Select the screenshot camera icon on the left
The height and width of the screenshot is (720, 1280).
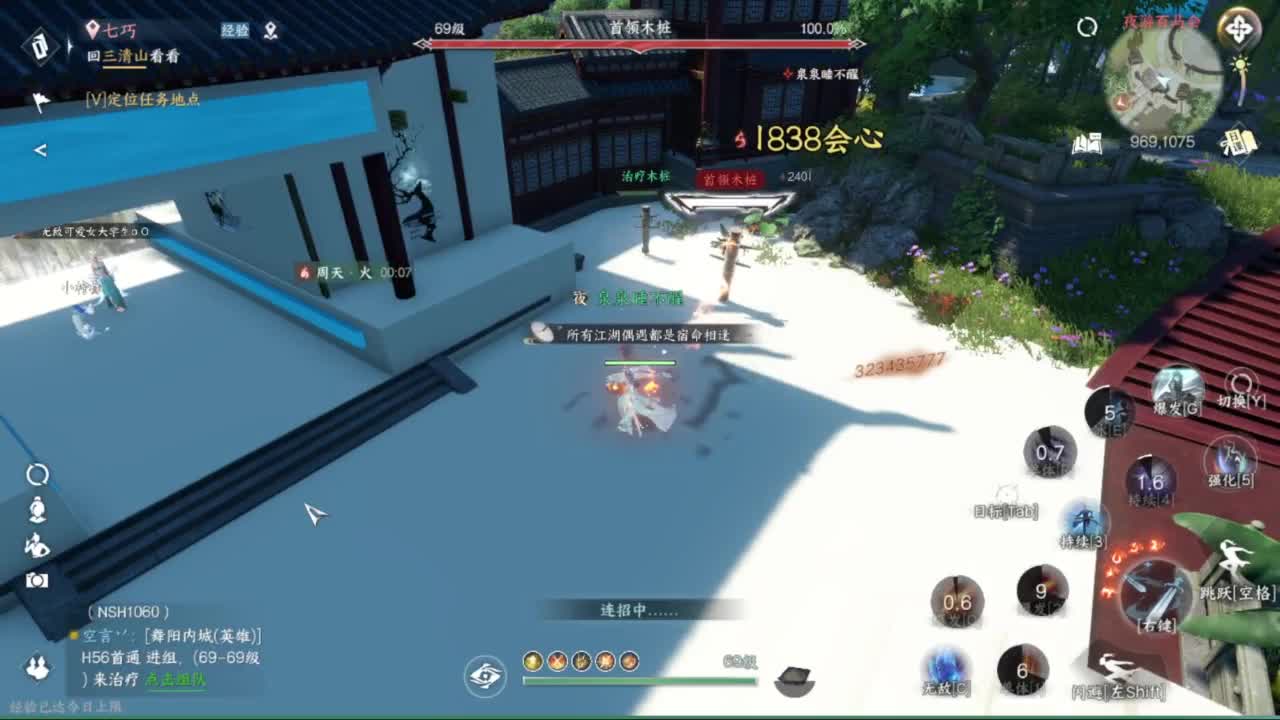click(x=37, y=582)
